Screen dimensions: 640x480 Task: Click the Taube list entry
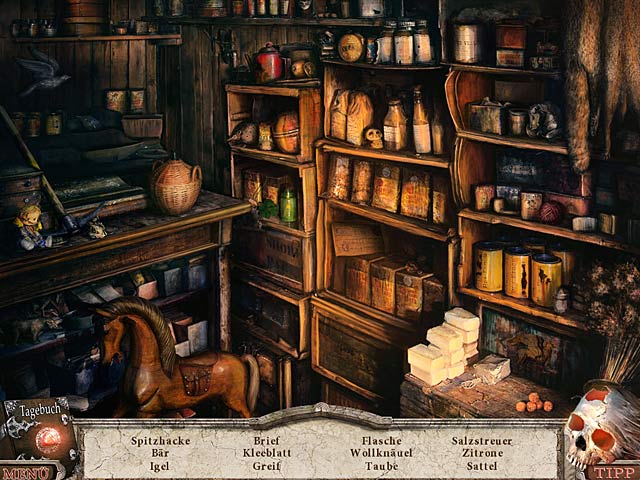(x=382, y=465)
